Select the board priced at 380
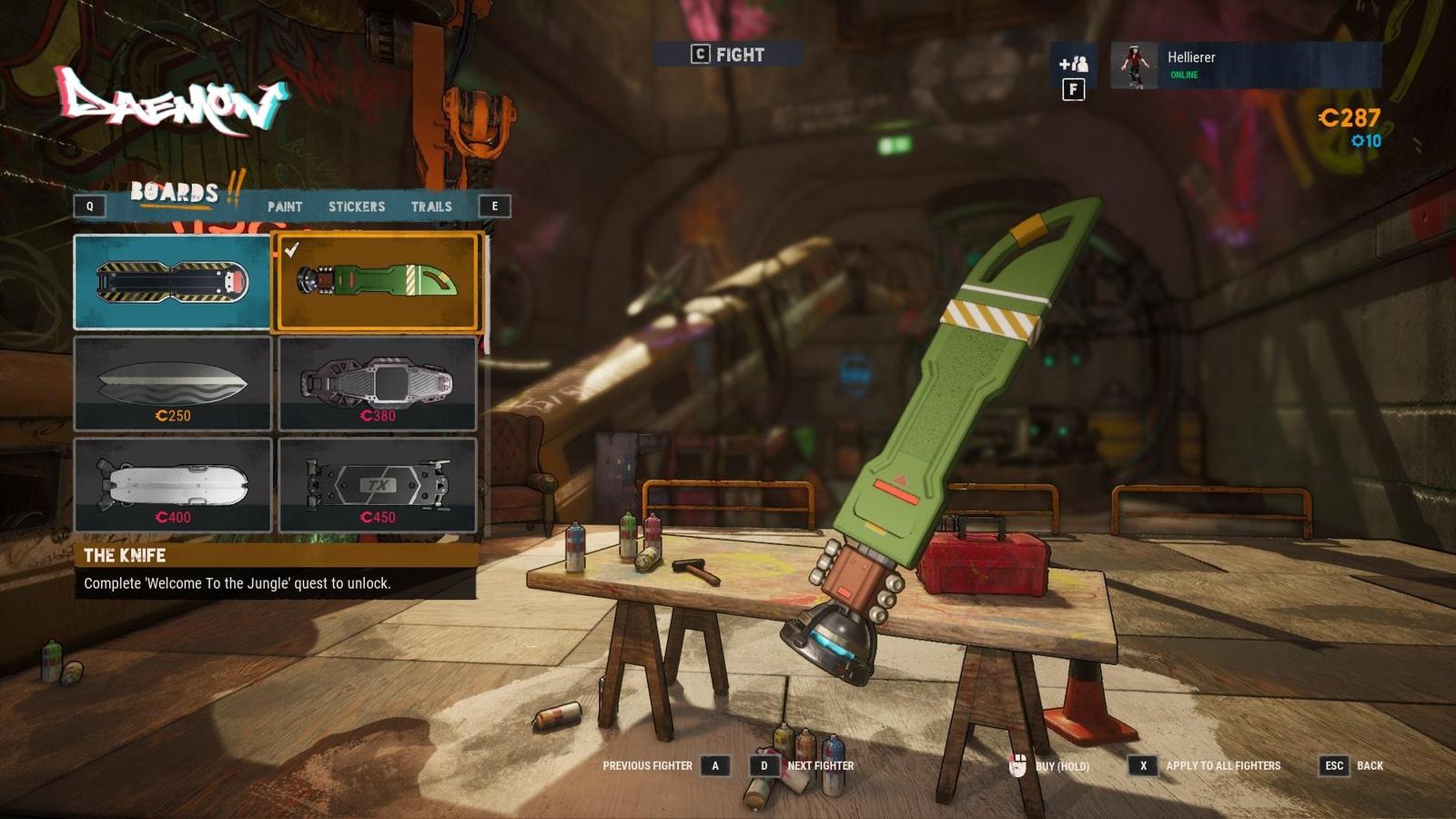The image size is (1456, 819). (377, 383)
